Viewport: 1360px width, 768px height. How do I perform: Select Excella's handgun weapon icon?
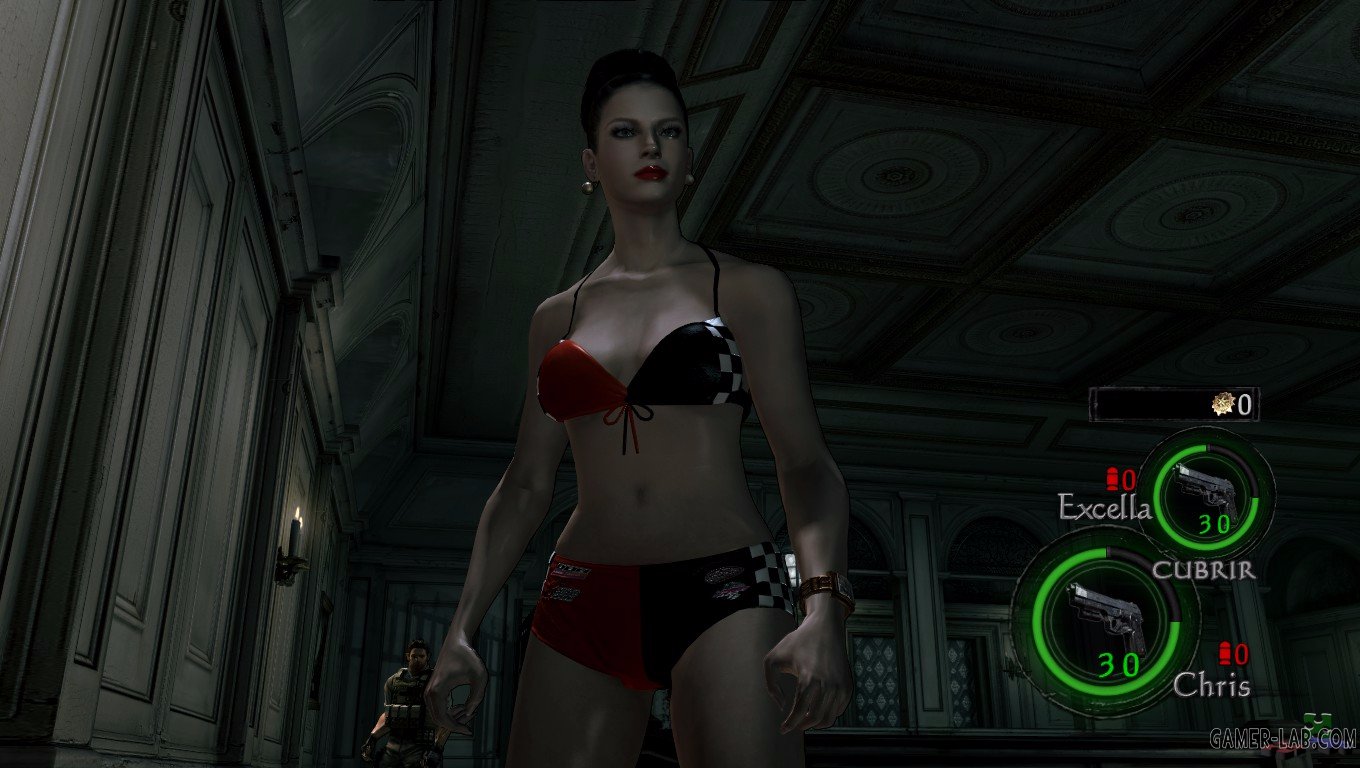(x=1206, y=490)
